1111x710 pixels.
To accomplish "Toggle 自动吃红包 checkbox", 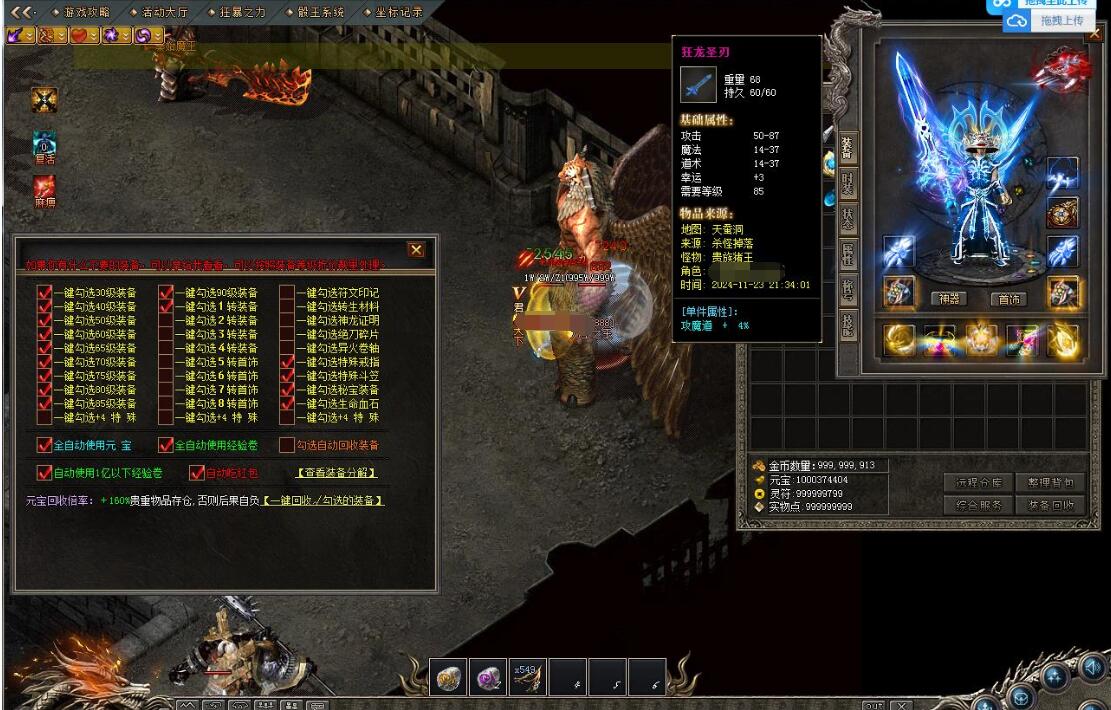I will tap(197, 473).
